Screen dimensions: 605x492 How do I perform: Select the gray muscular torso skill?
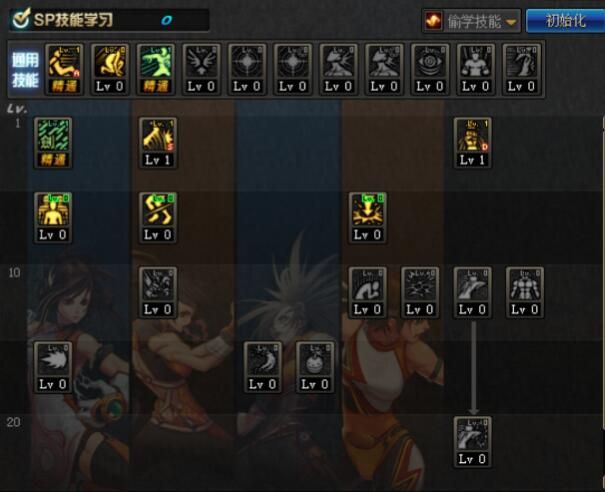tap(524, 285)
